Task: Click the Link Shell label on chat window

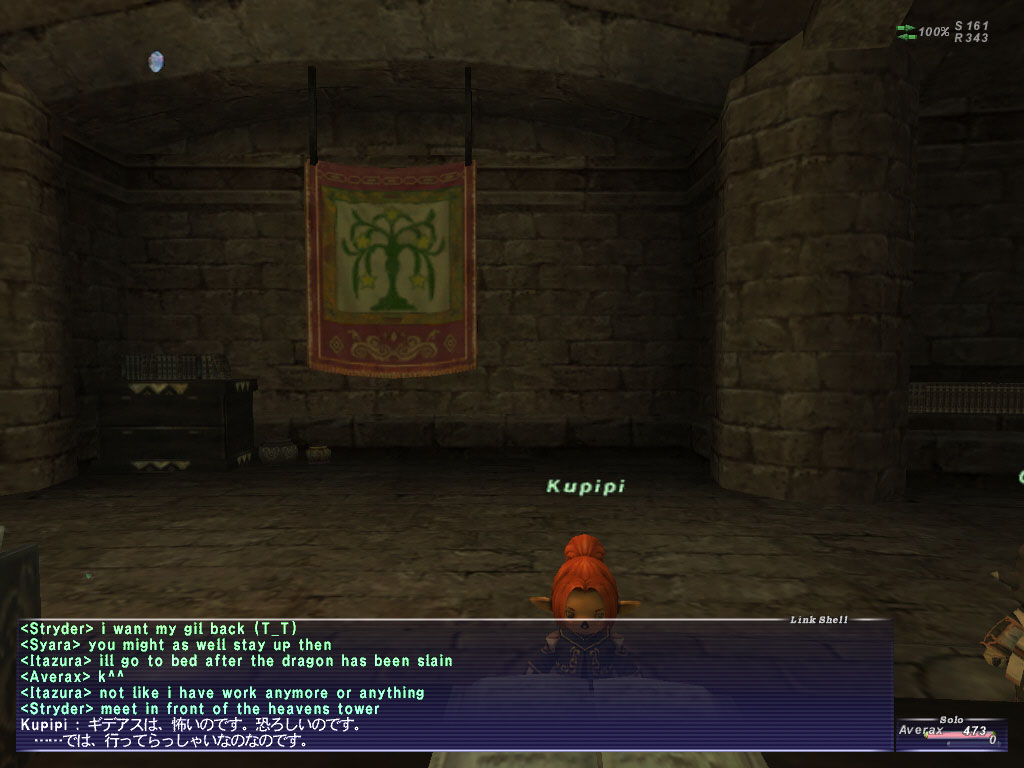Action: click(818, 620)
